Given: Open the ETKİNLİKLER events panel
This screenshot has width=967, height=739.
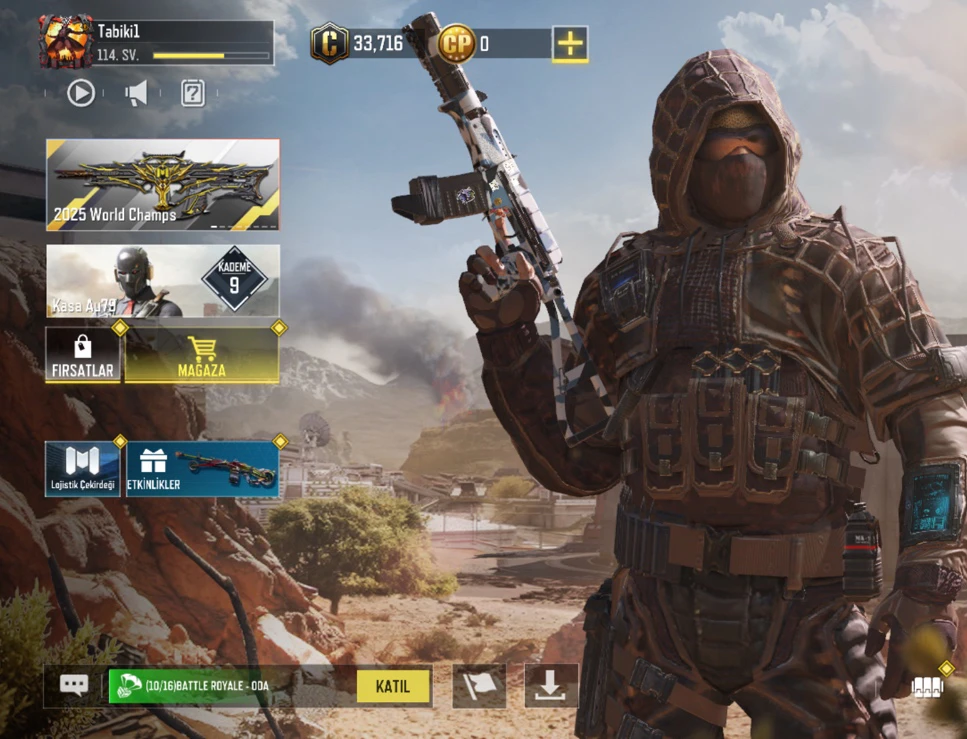Looking at the screenshot, I should (202, 468).
